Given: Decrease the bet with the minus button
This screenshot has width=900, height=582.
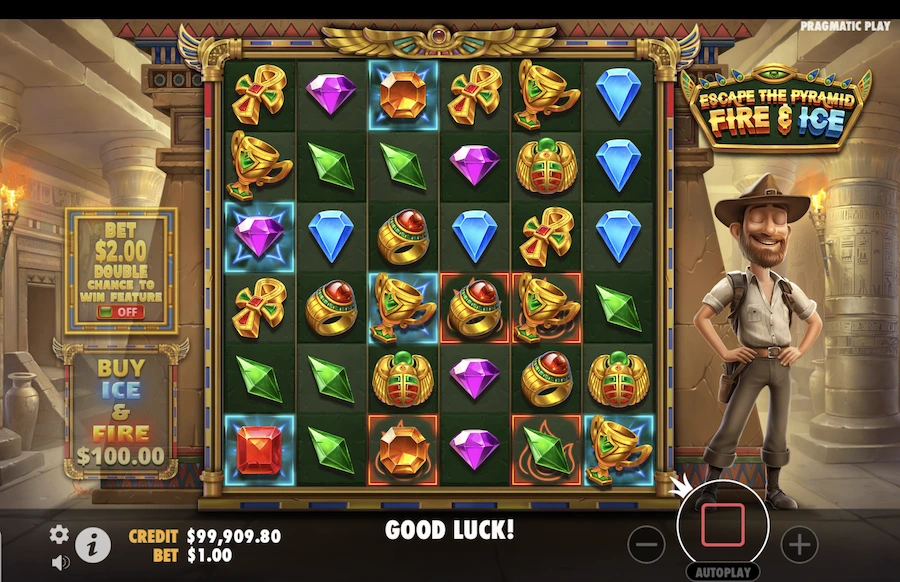Looking at the screenshot, I should 648,544.
